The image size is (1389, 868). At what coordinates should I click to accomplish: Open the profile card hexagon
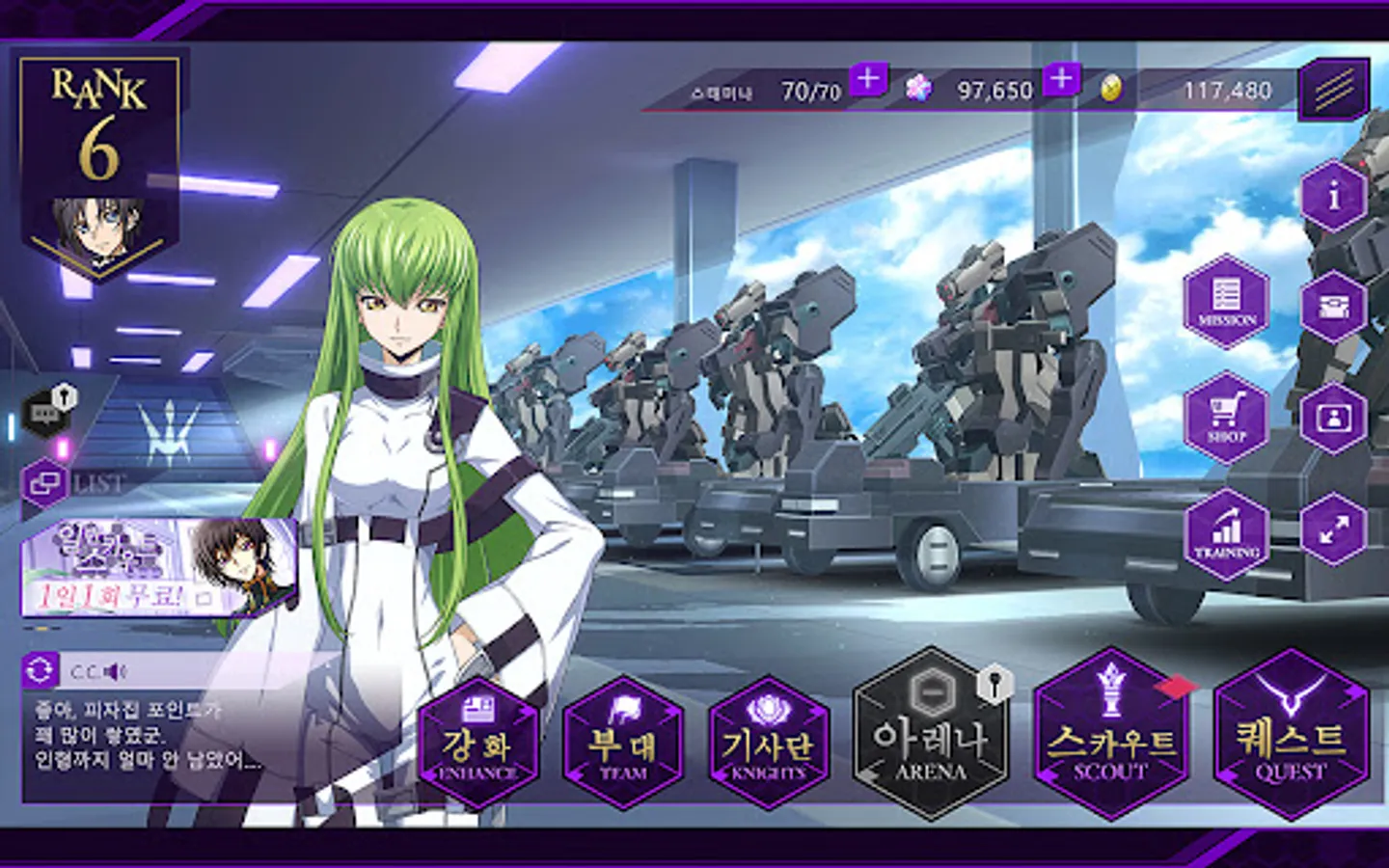pyautogui.click(x=1334, y=418)
